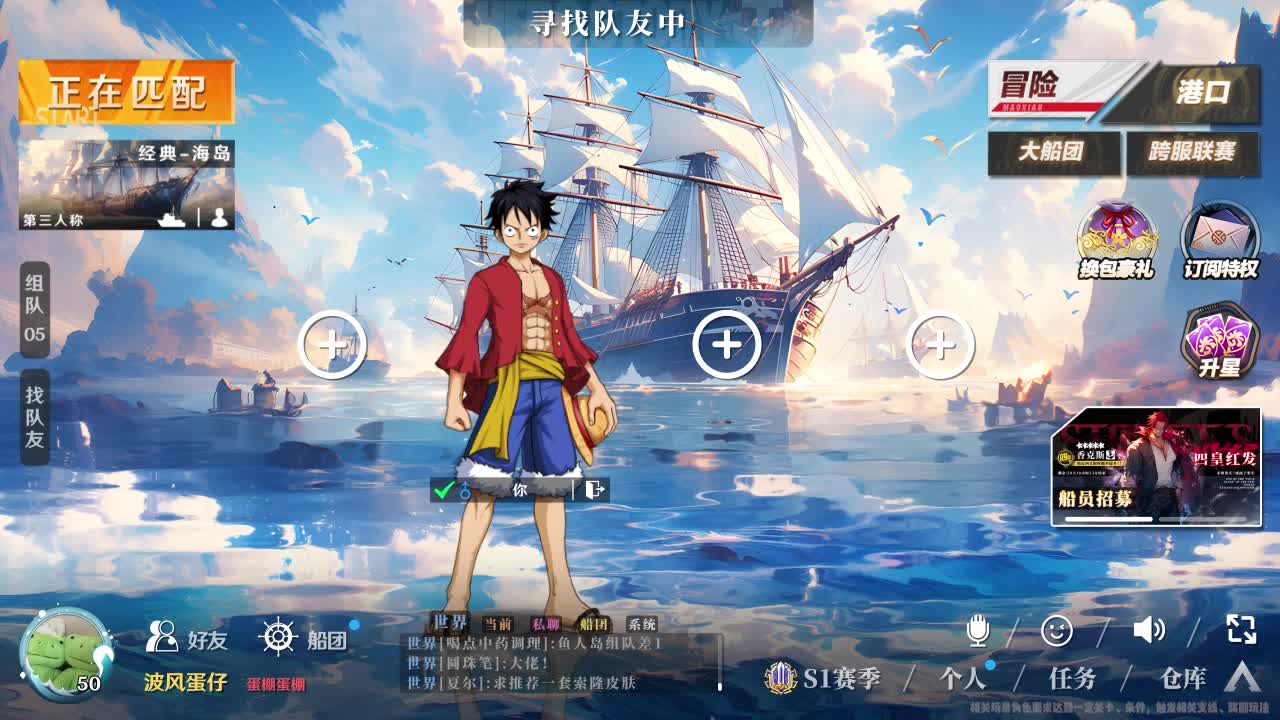Select the 找队友 side tab

[x=35, y=417]
